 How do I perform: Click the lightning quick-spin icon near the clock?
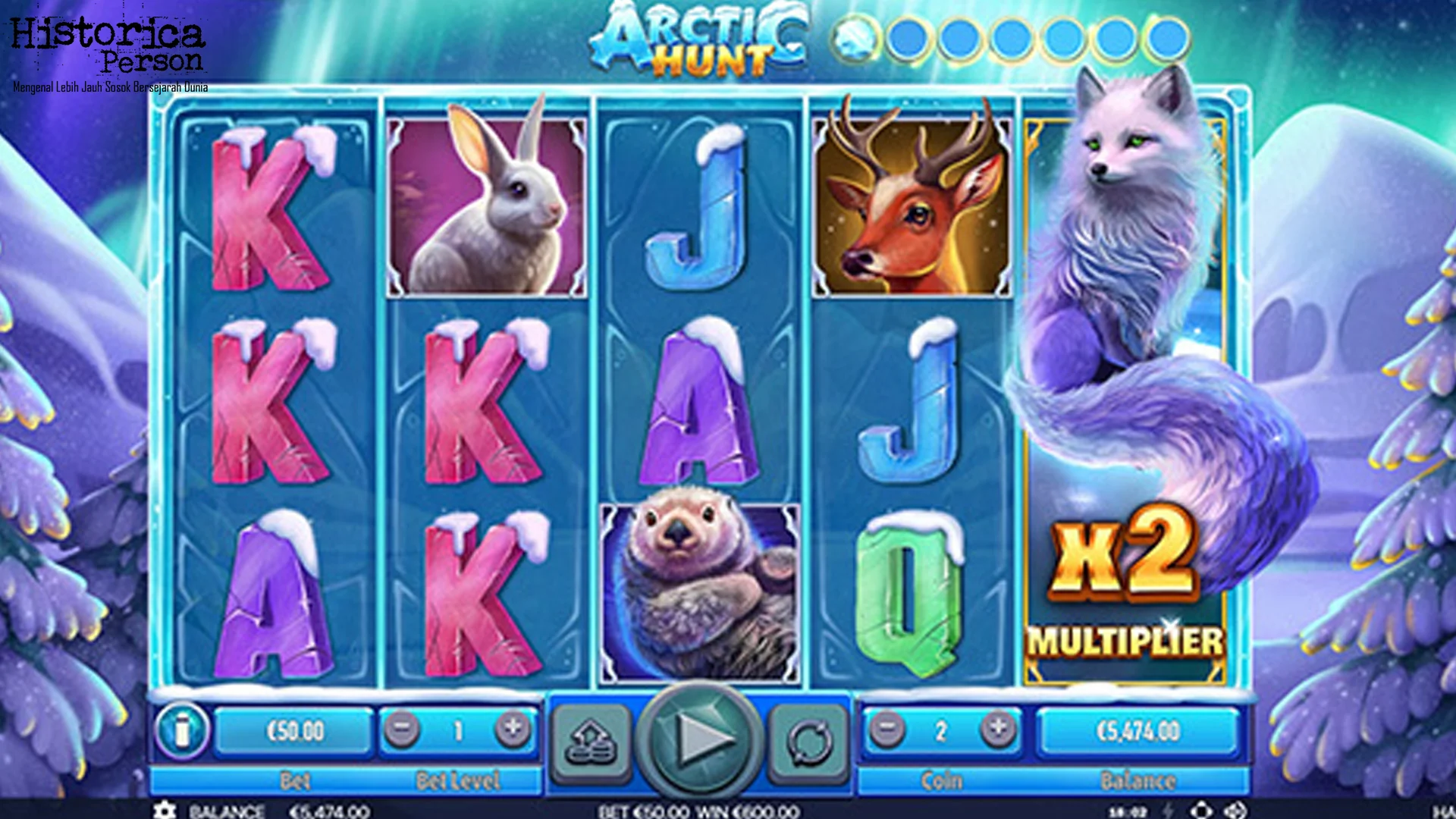1167,810
